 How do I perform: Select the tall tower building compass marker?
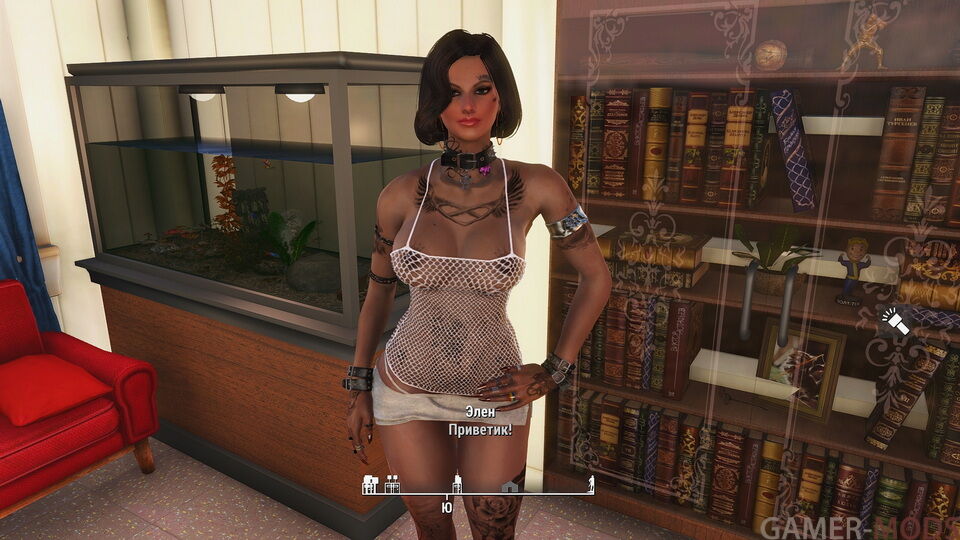pos(458,483)
